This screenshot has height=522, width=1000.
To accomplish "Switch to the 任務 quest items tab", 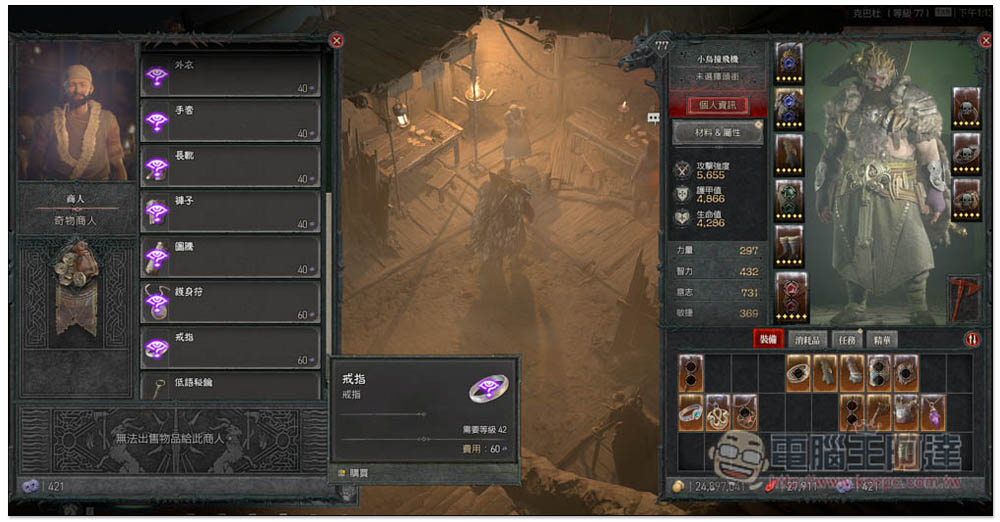I will [845, 340].
